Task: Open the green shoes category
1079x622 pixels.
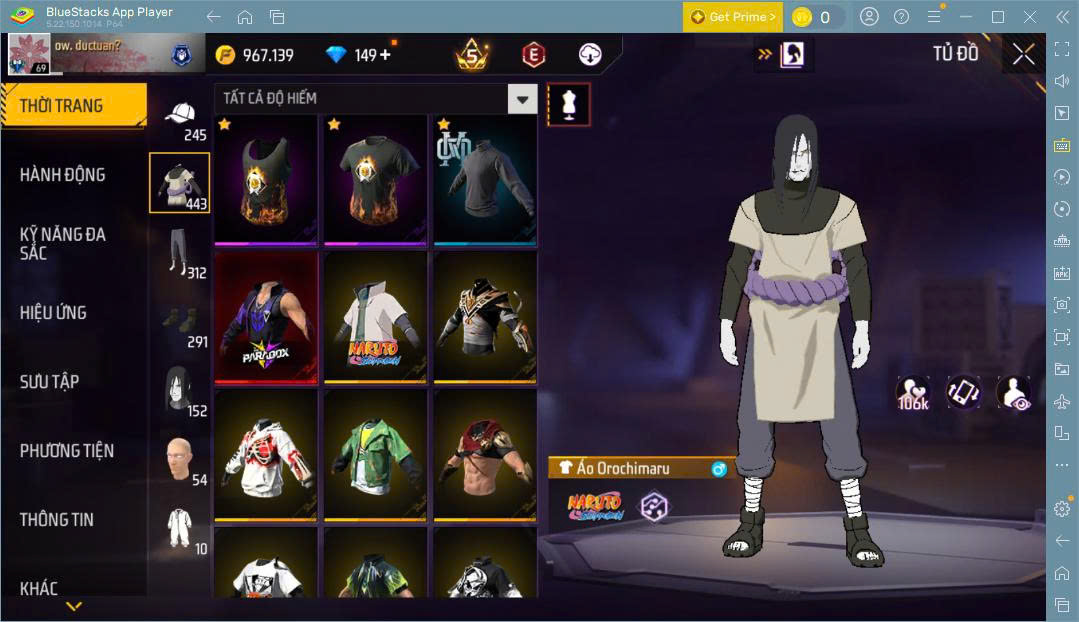Action: point(180,322)
